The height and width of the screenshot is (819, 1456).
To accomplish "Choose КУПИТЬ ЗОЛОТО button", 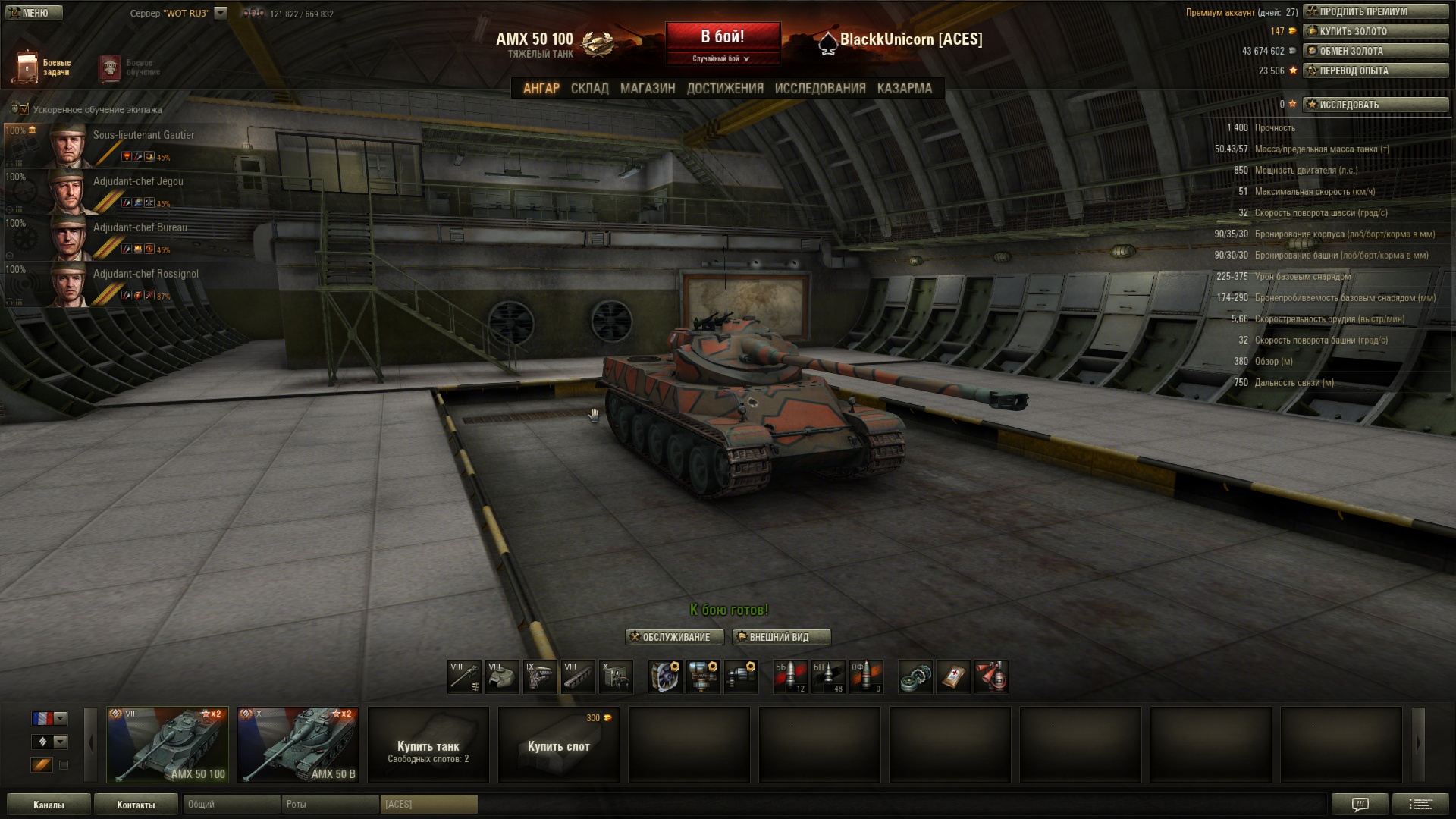I will 1375,31.
